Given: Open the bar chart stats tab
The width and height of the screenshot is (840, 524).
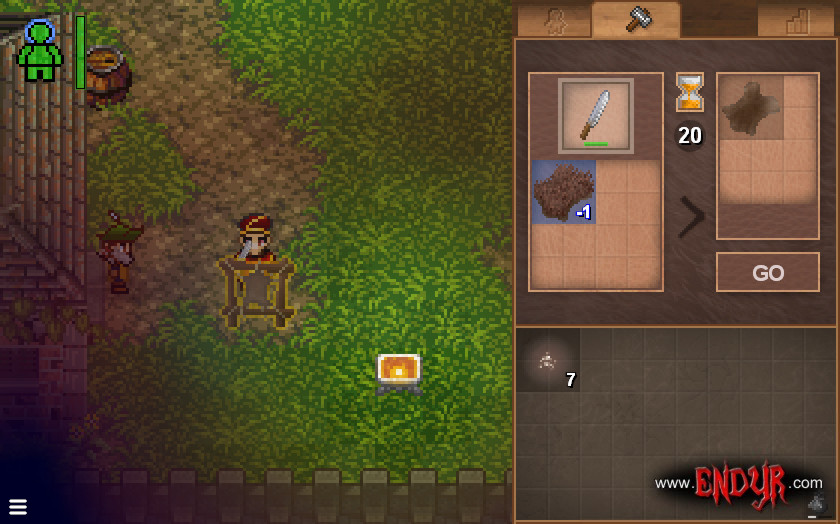Looking at the screenshot, I should click(x=796, y=21).
